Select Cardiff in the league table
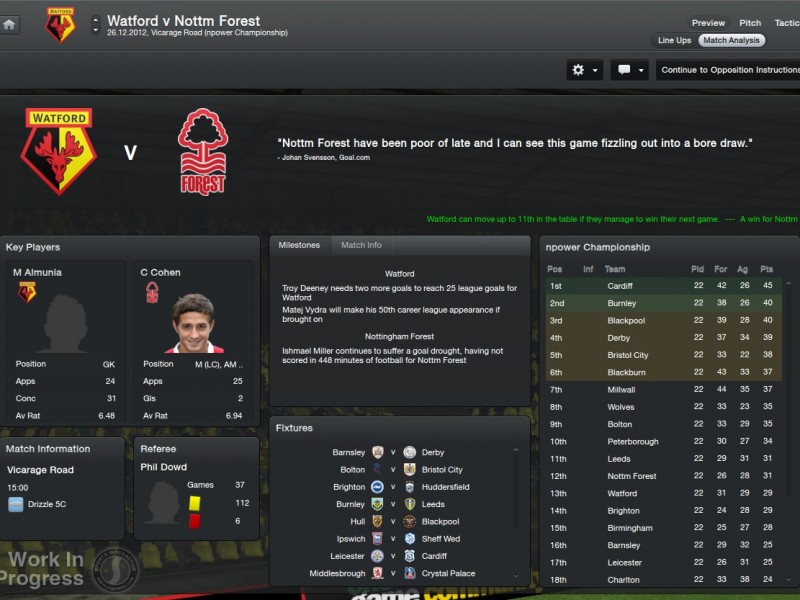Image resolution: width=800 pixels, height=600 pixels. [620, 286]
